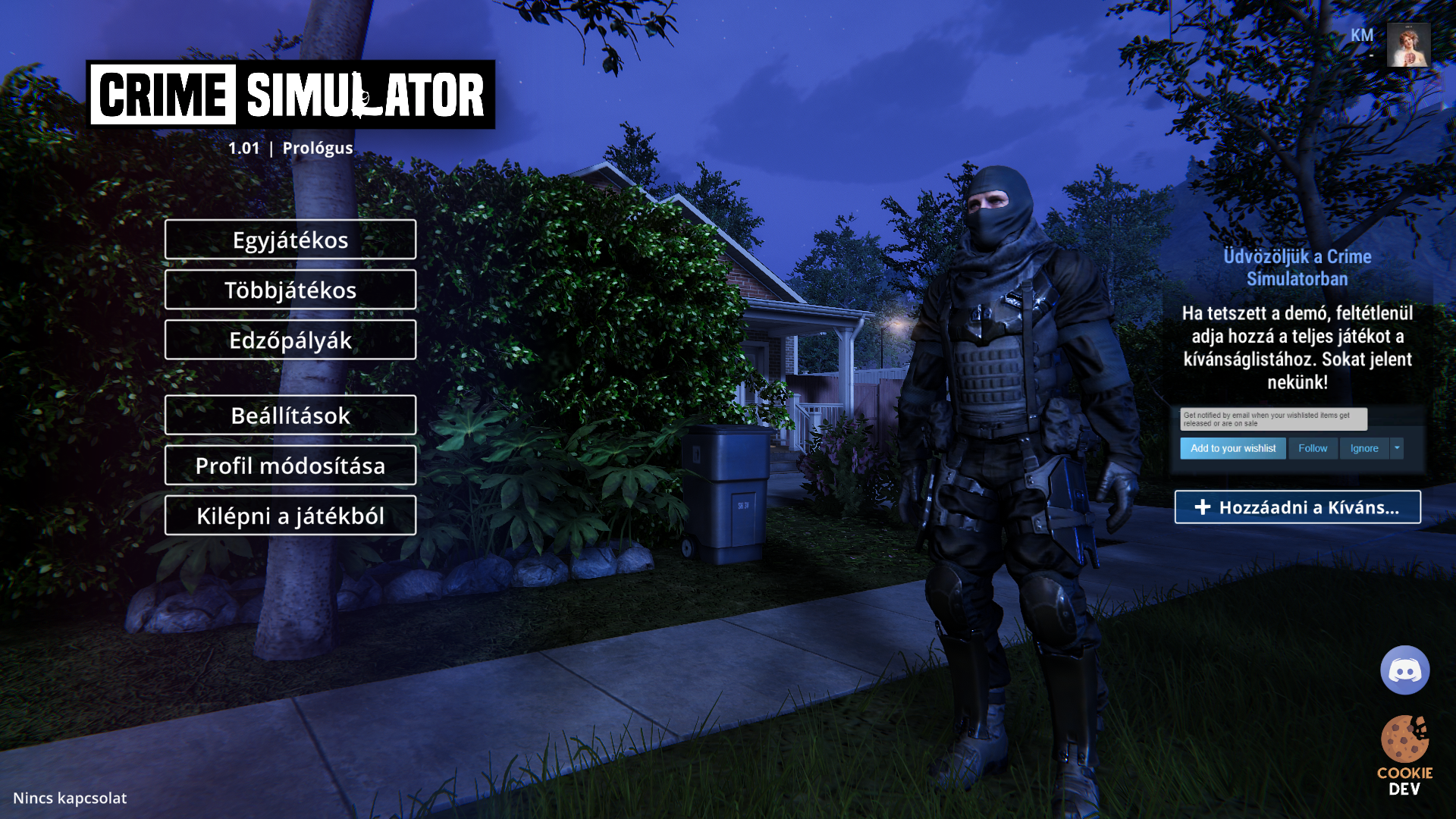The height and width of the screenshot is (819, 1456).
Task: Choose Profil módosítása to edit profile
Action: (x=290, y=465)
